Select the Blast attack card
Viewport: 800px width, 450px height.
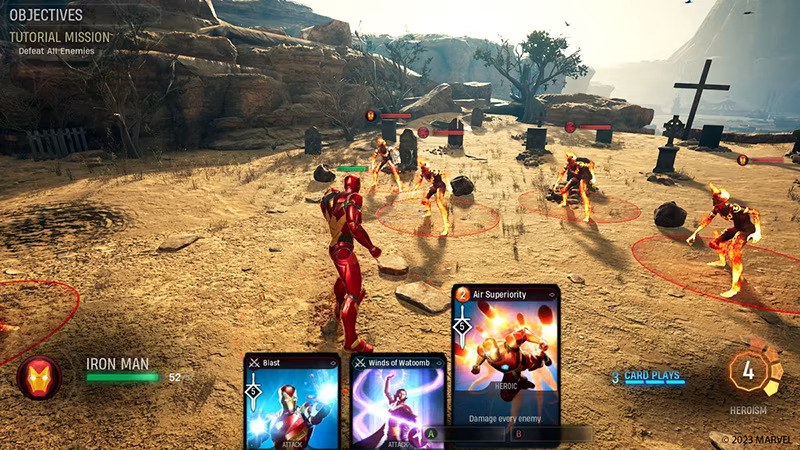292,402
